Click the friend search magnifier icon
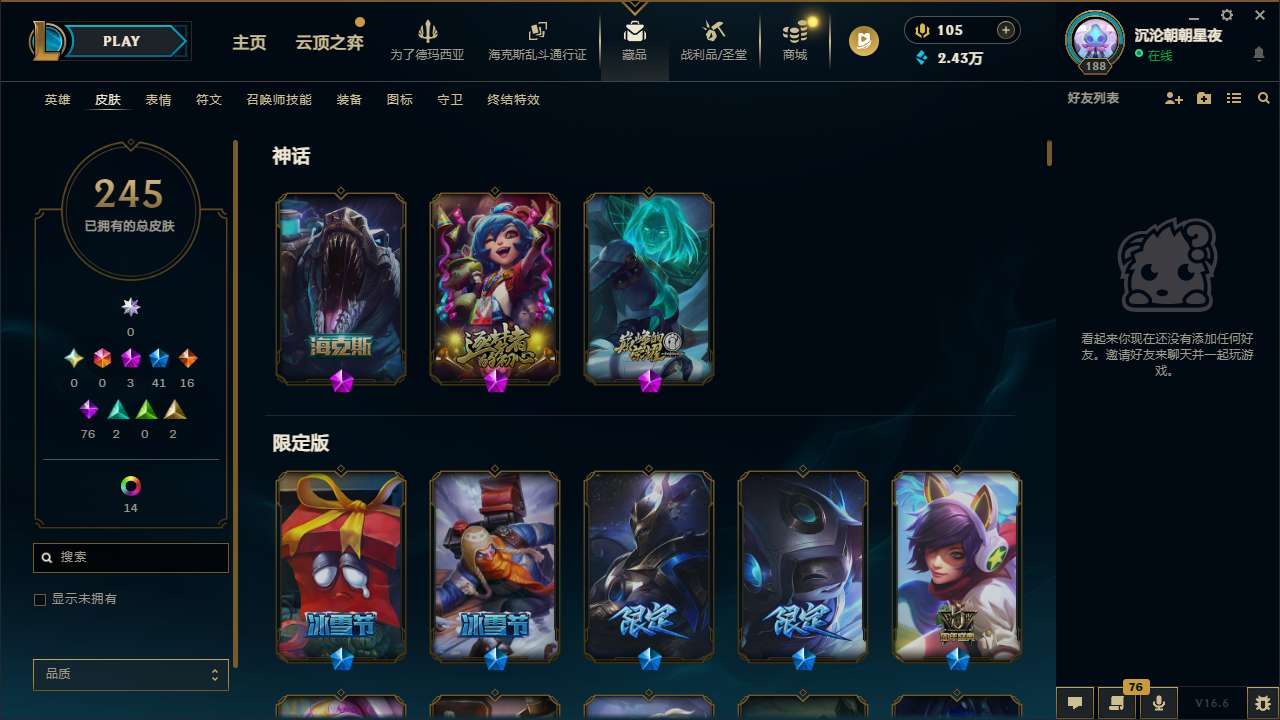 tap(1263, 98)
